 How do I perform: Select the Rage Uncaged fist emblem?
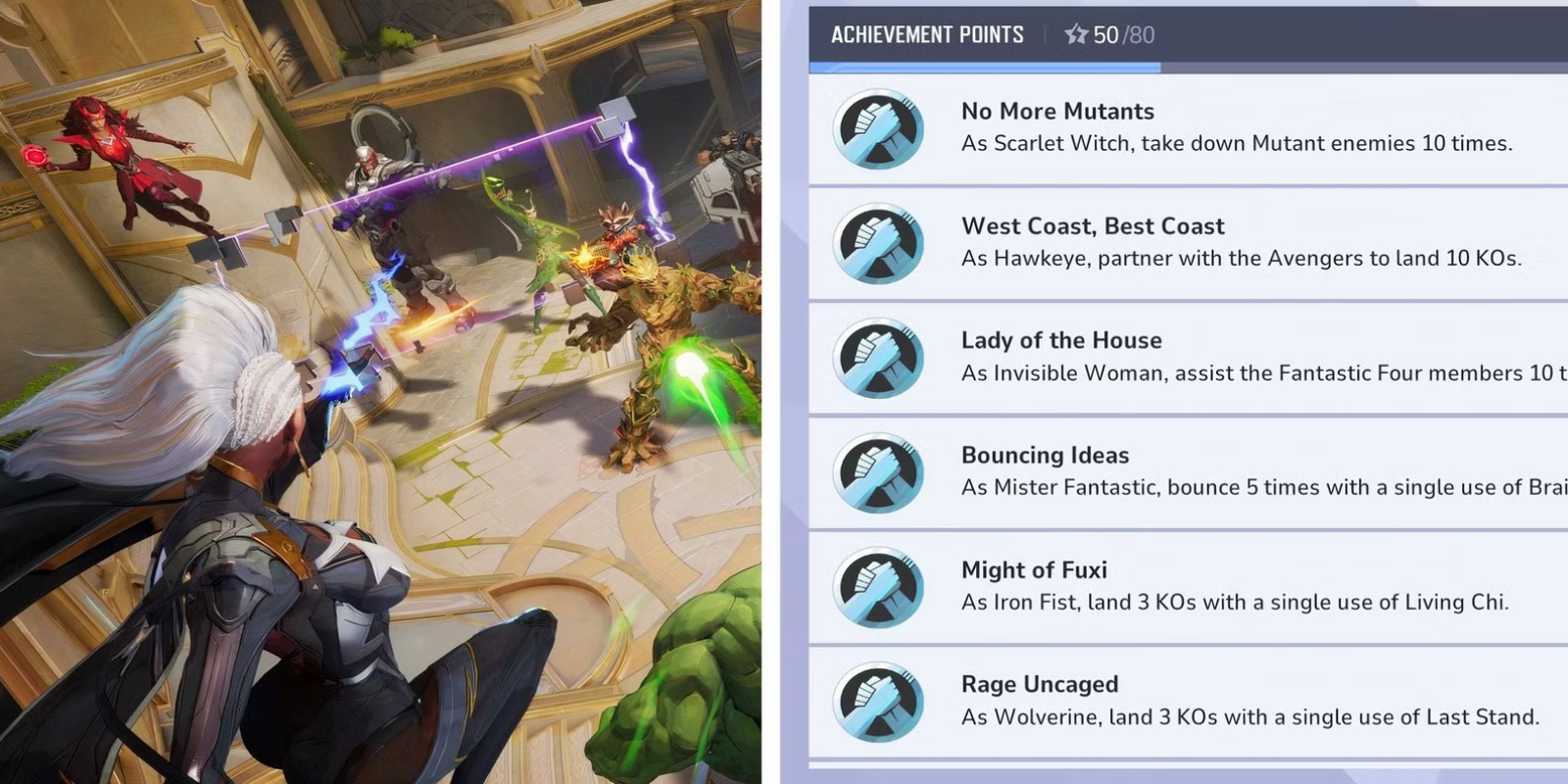877,701
